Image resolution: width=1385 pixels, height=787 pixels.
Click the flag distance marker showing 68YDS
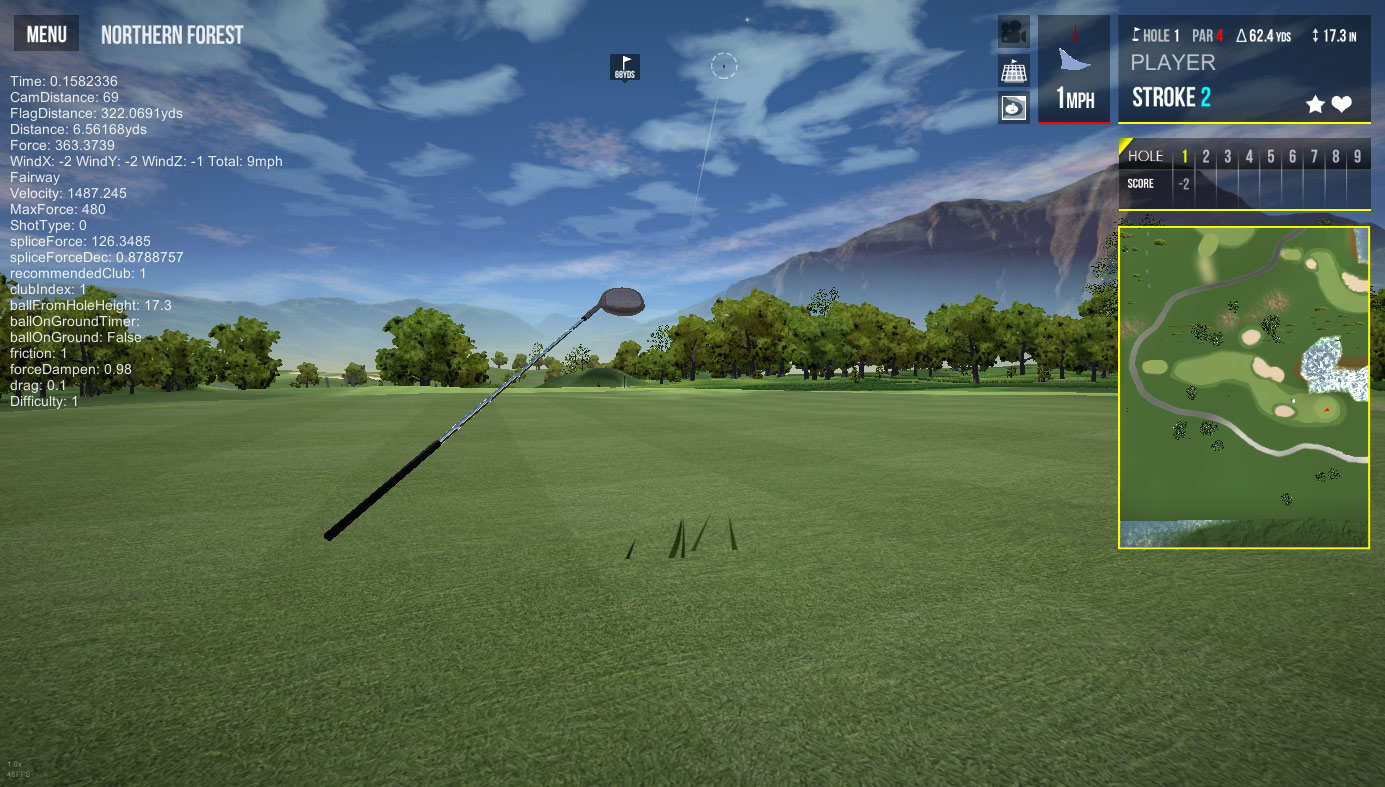pos(625,67)
